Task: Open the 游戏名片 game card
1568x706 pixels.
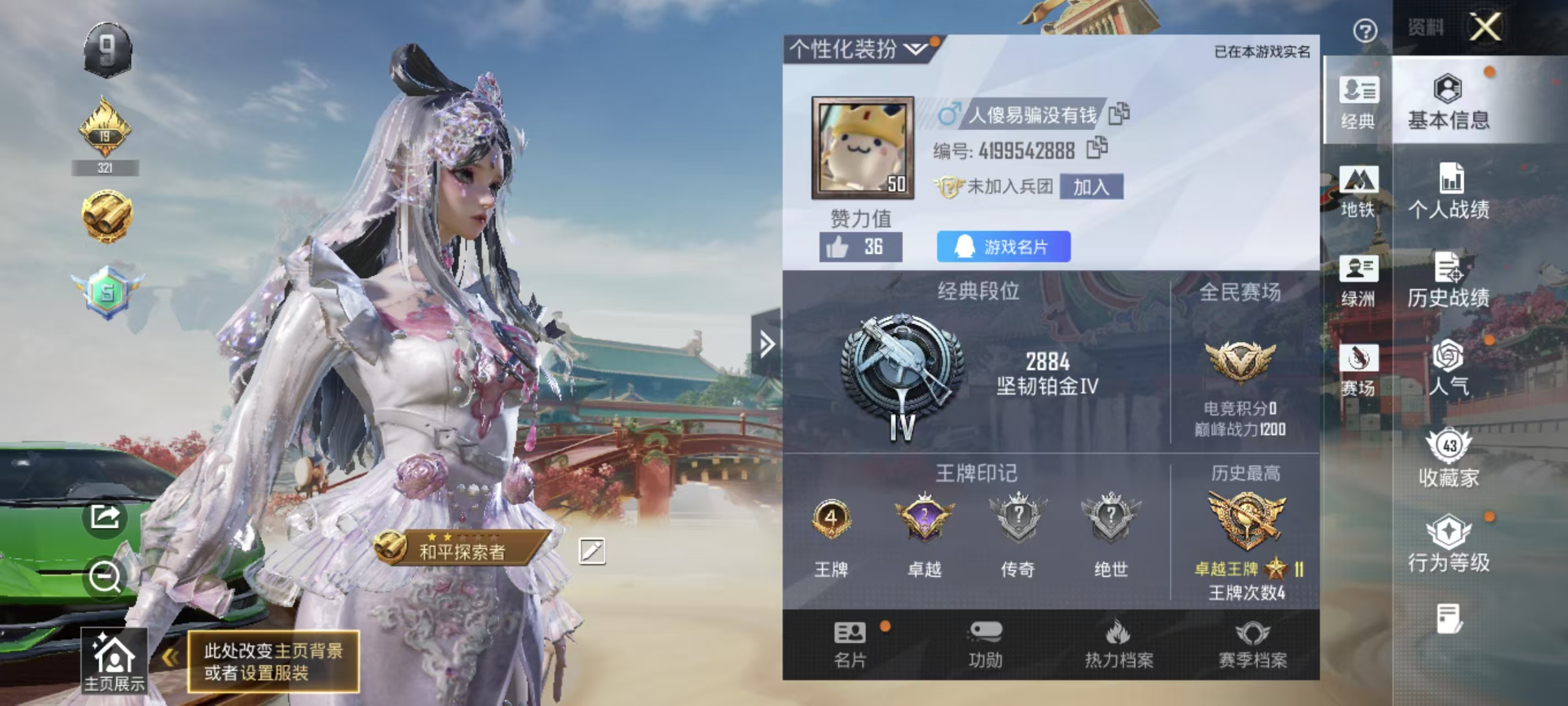Action: click(x=1003, y=247)
